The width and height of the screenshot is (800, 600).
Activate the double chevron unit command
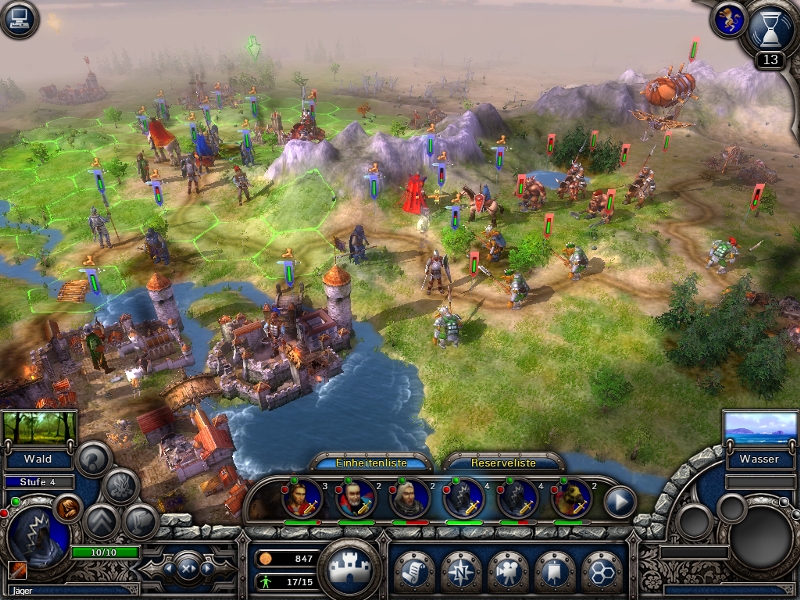tap(101, 520)
